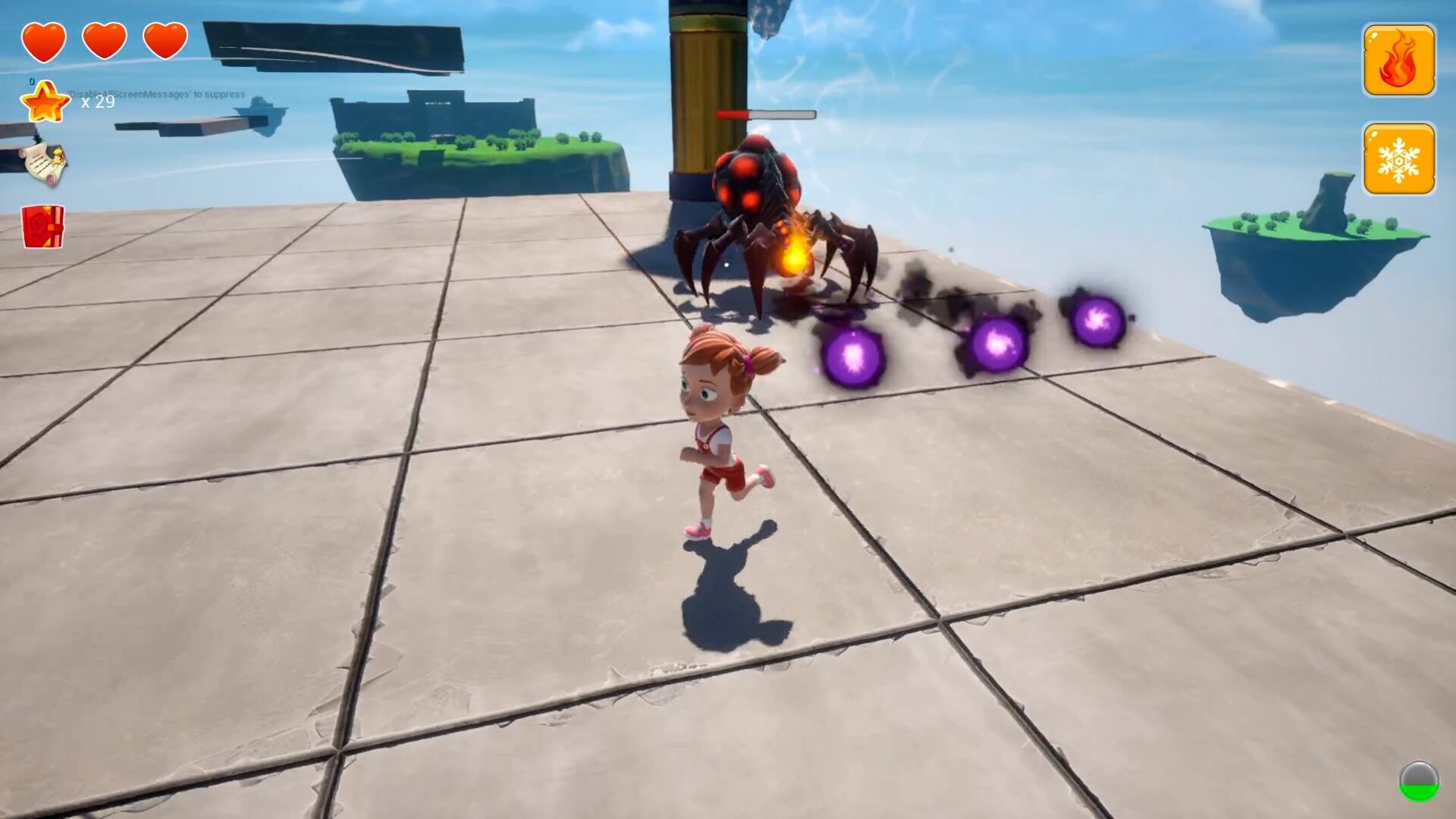Select the first heart icon
Image resolution: width=1456 pixels, height=819 pixels.
click(x=44, y=39)
